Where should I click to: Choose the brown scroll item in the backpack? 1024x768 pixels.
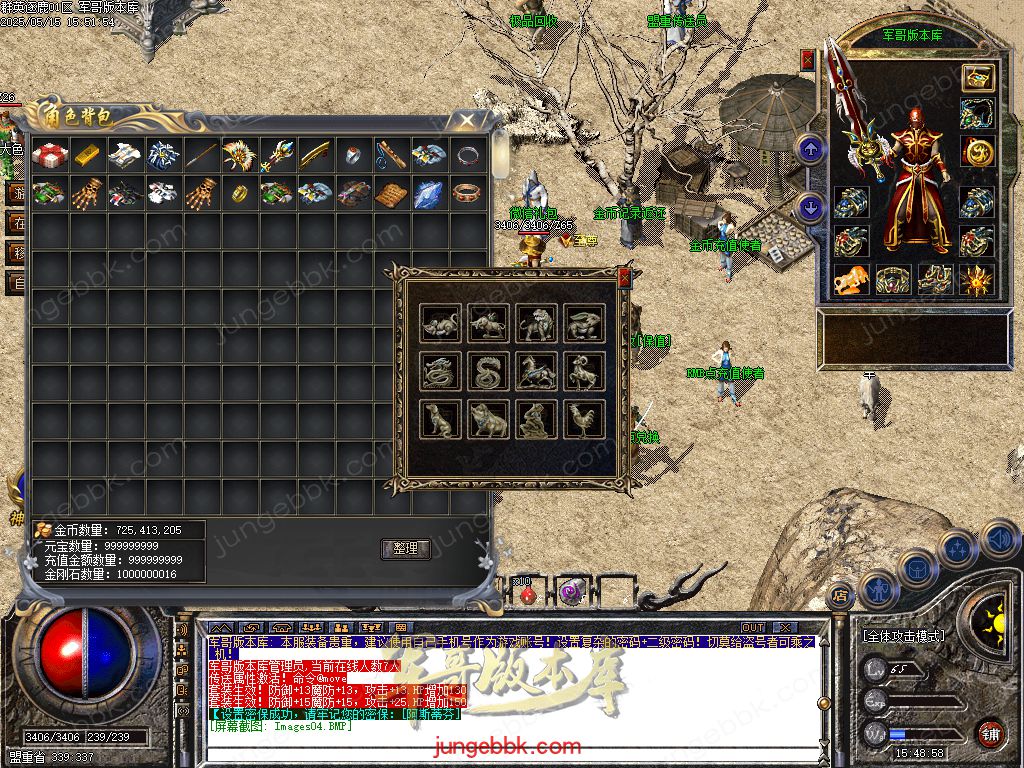(391, 193)
